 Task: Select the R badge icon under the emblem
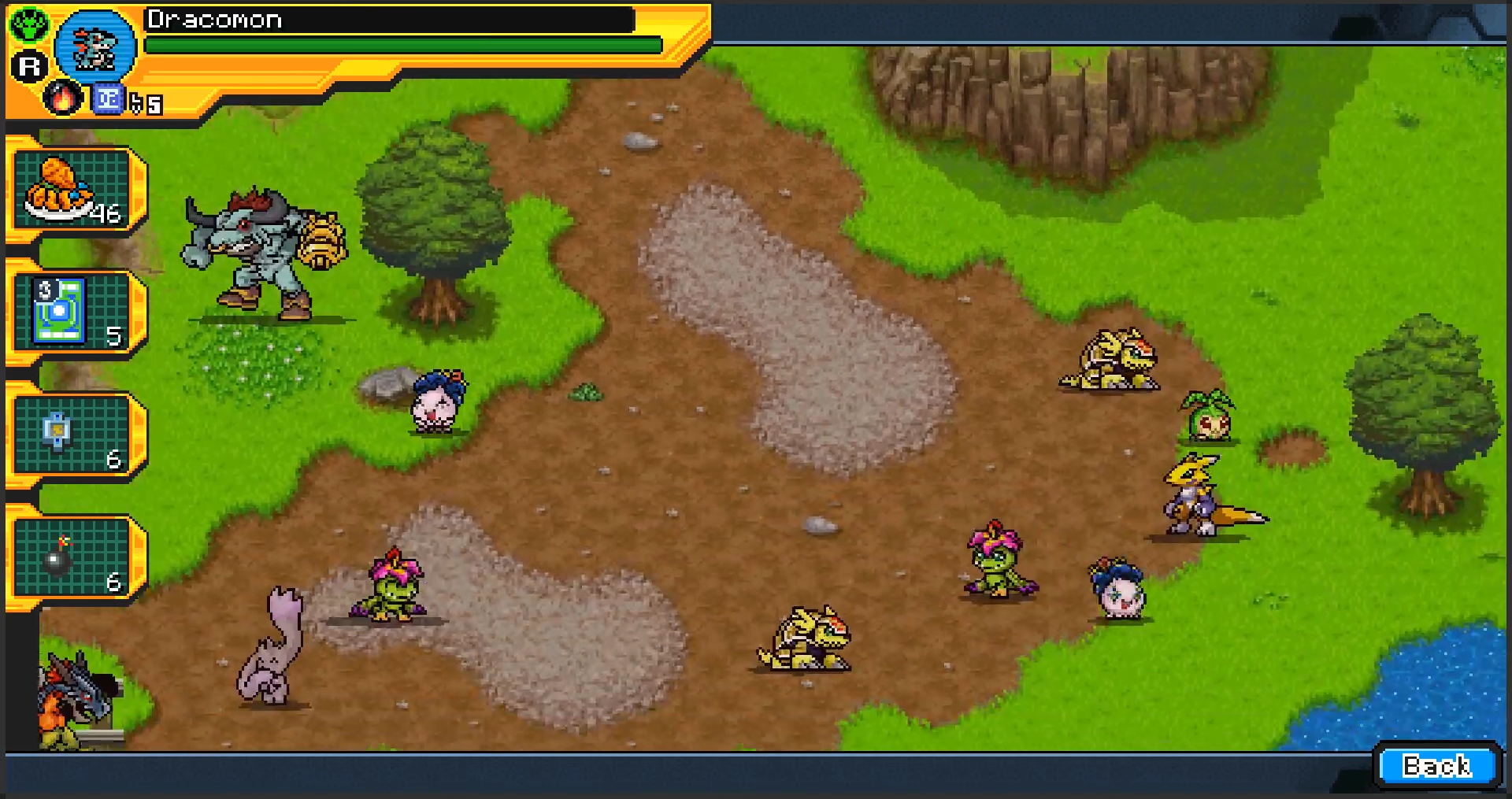(29, 66)
